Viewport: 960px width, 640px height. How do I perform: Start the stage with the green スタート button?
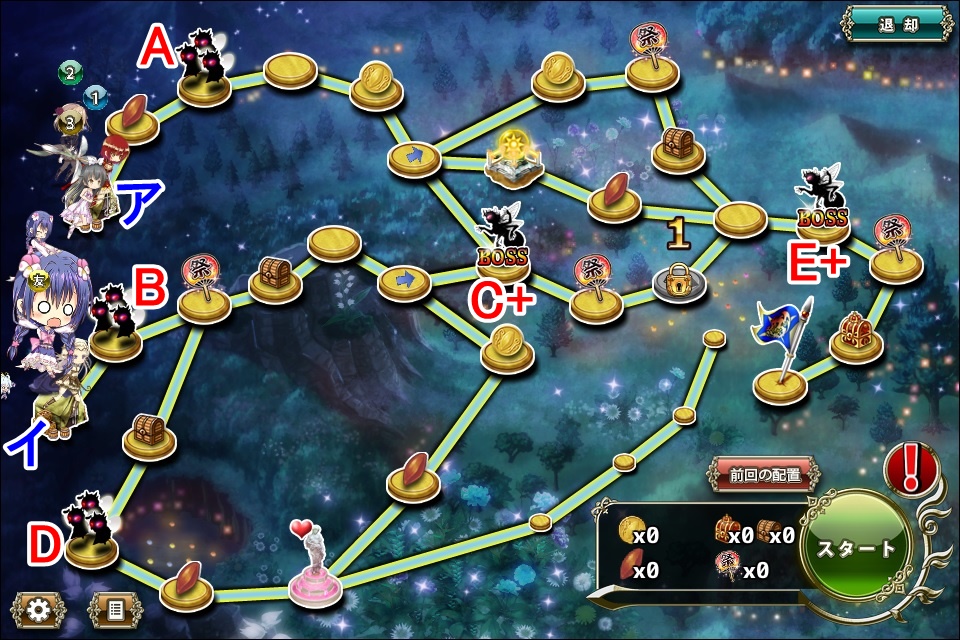[x=856, y=549]
